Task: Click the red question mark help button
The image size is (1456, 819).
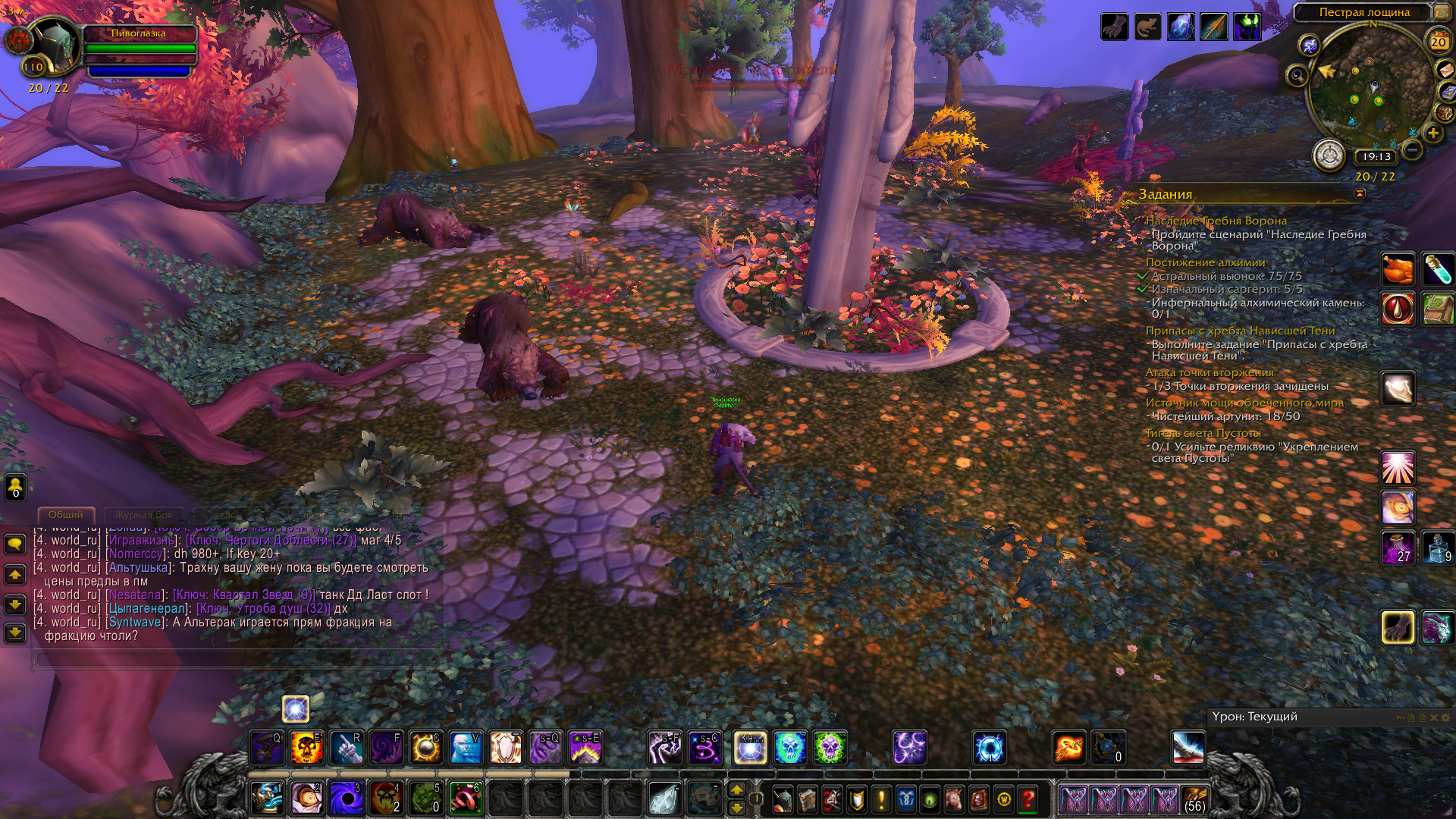Action: [x=1028, y=799]
